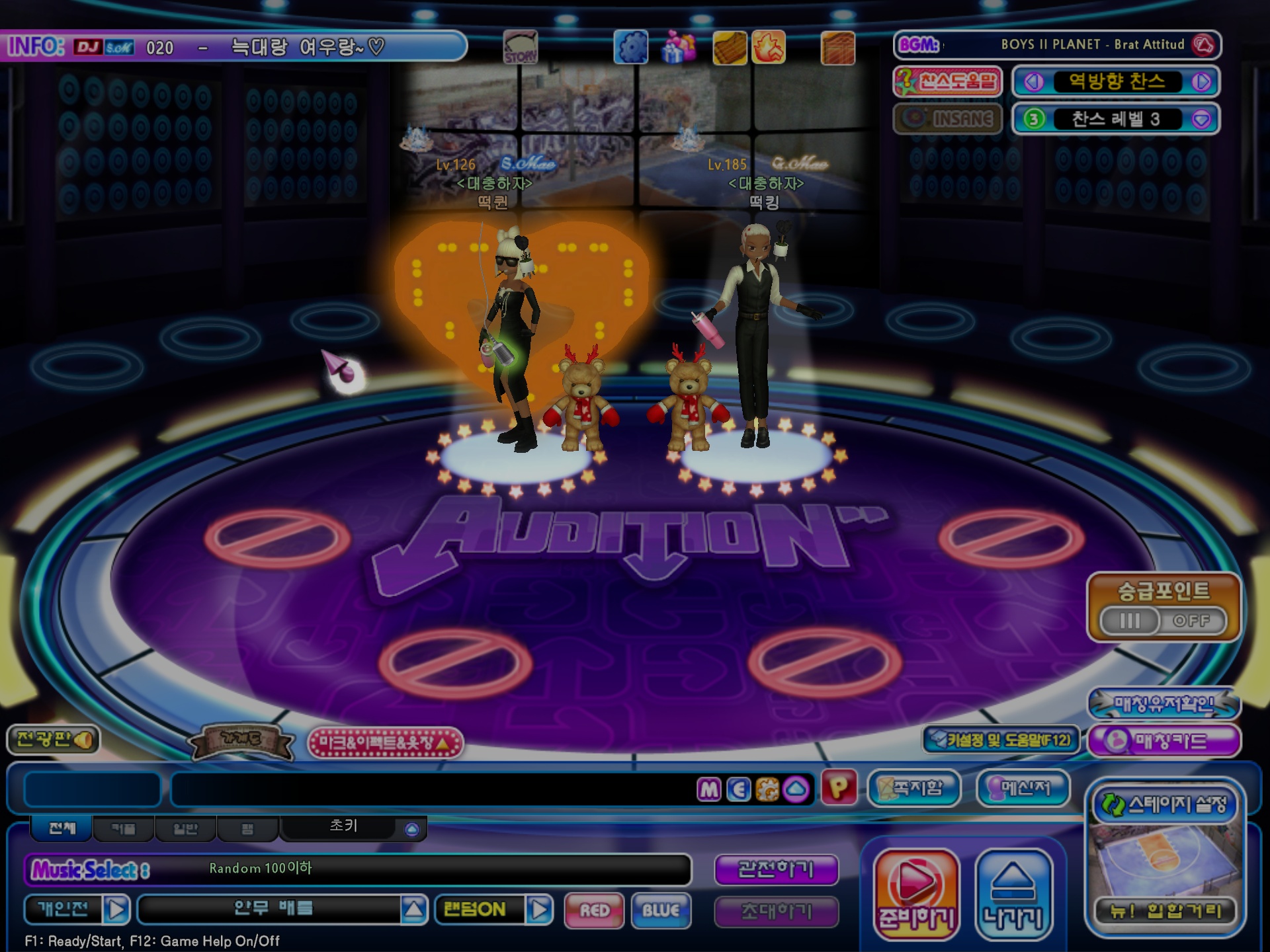Click the 찬스도움말 chance help button
This screenshot has height=952, width=1270.
tap(947, 82)
